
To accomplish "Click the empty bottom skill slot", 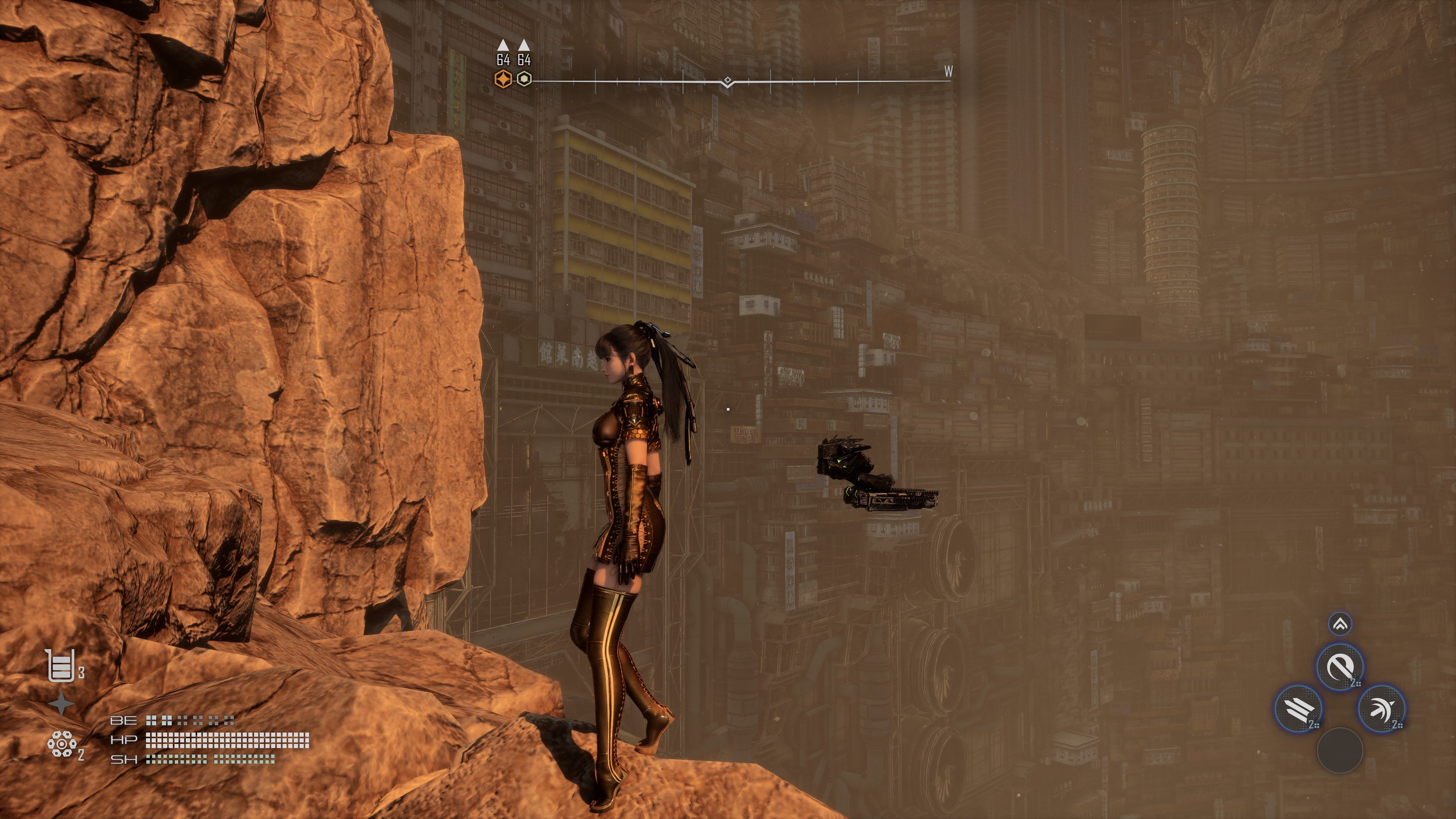I will (1340, 750).
